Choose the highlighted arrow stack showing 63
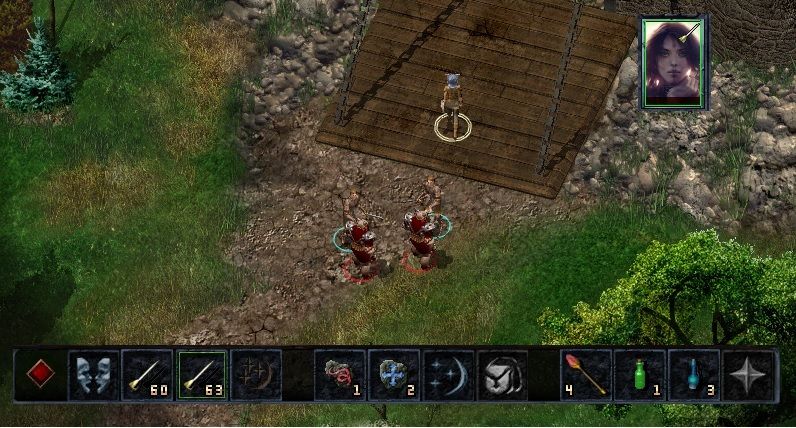 coord(201,375)
